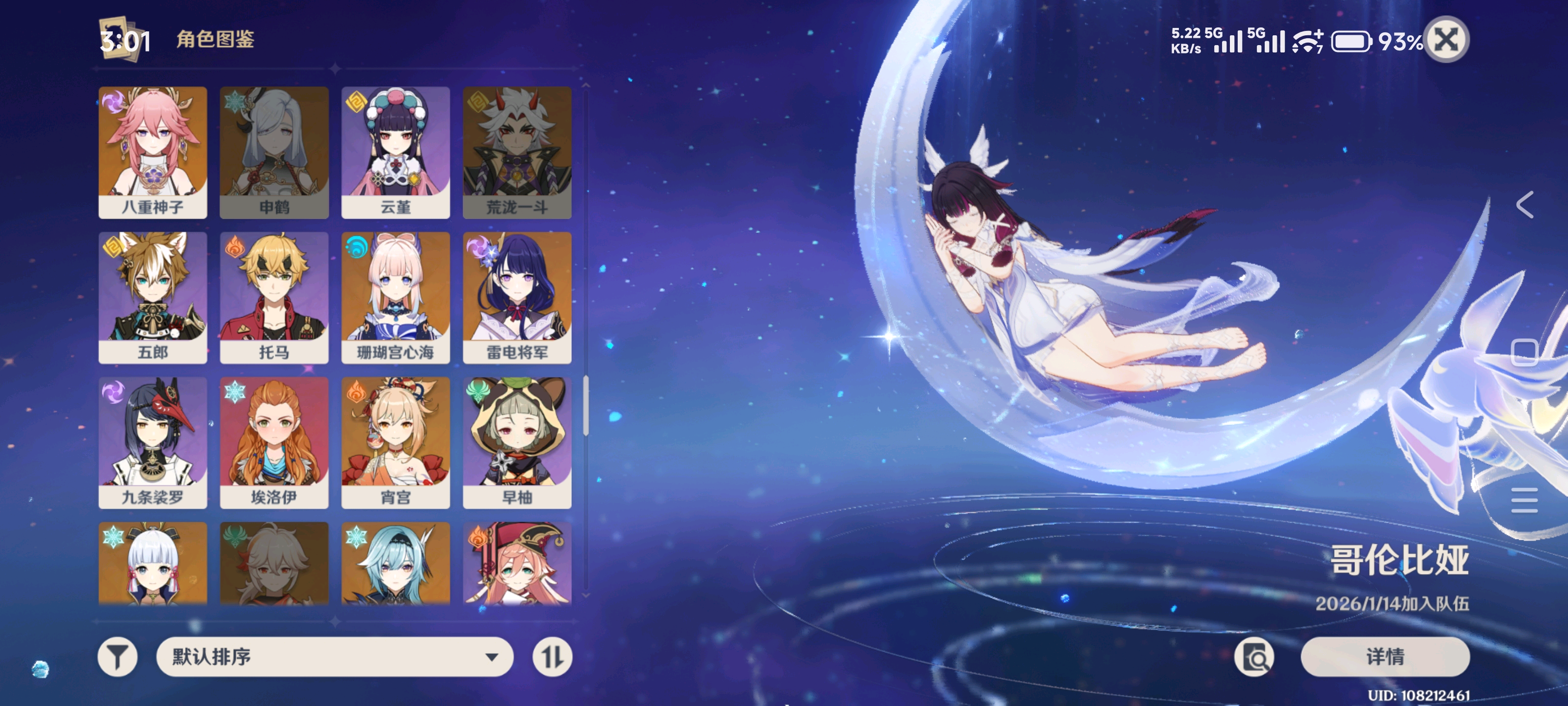Image resolution: width=1568 pixels, height=706 pixels.
Task: Pick the 宵宫 character card
Action: (395, 442)
